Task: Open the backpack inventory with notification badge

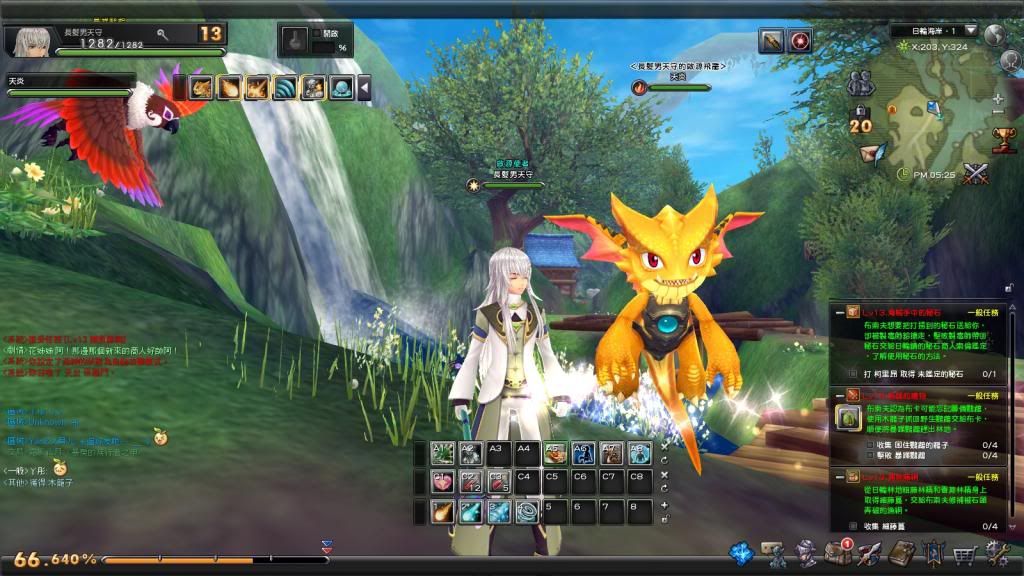Action: pyautogui.click(x=837, y=553)
